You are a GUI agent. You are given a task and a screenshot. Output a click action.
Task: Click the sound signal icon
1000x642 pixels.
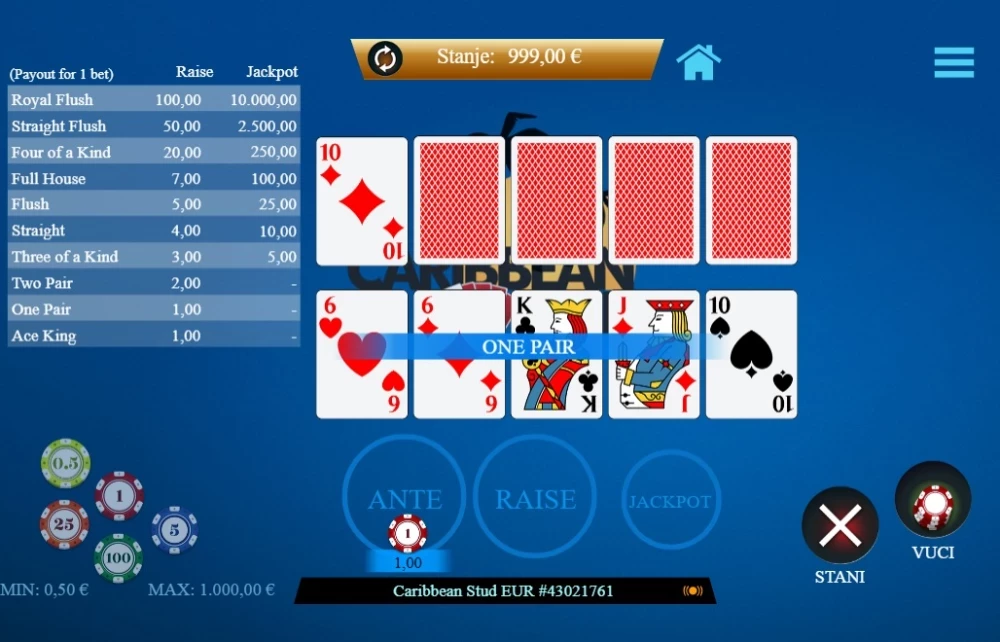point(692,591)
